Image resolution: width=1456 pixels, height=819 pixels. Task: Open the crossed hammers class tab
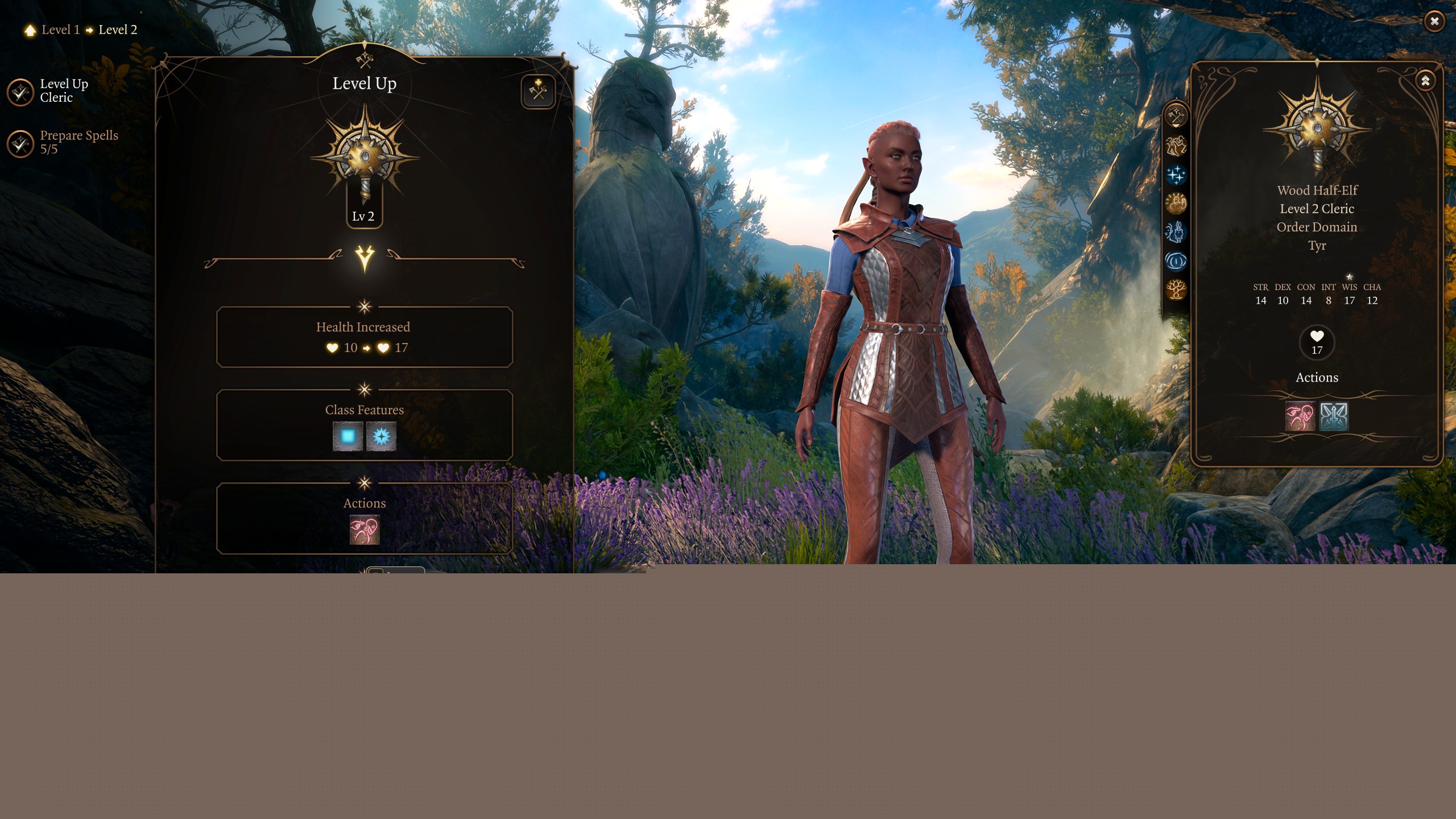(x=1176, y=116)
